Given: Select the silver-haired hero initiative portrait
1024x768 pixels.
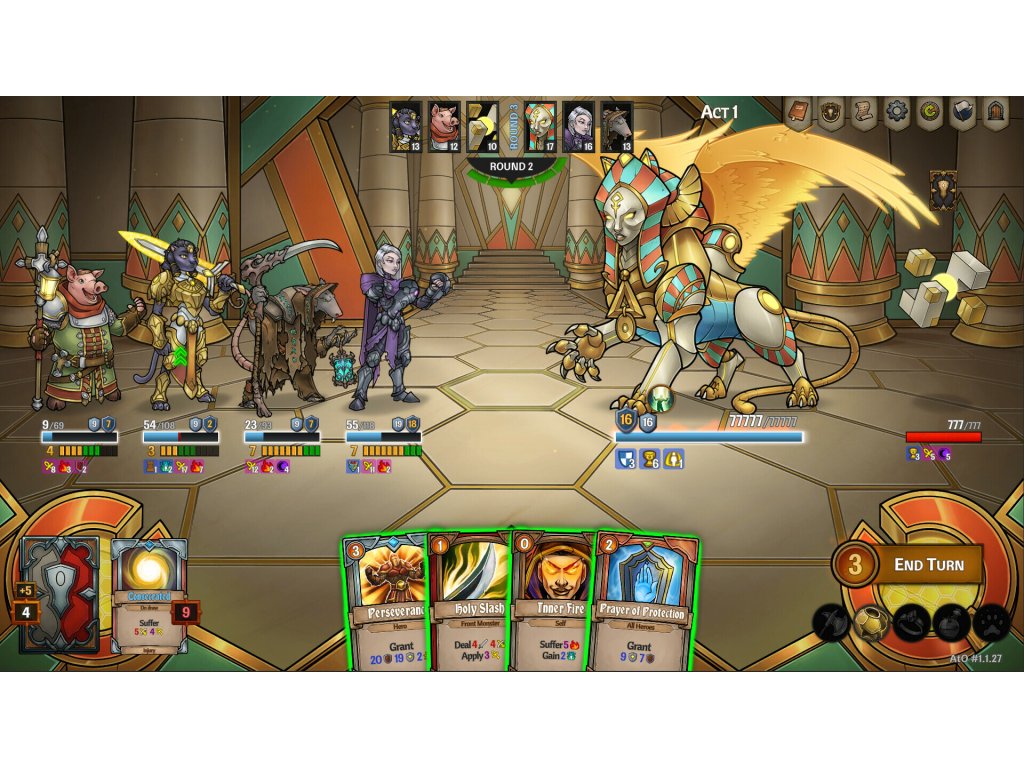Looking at the screenshot, I should tap(578, 127).
